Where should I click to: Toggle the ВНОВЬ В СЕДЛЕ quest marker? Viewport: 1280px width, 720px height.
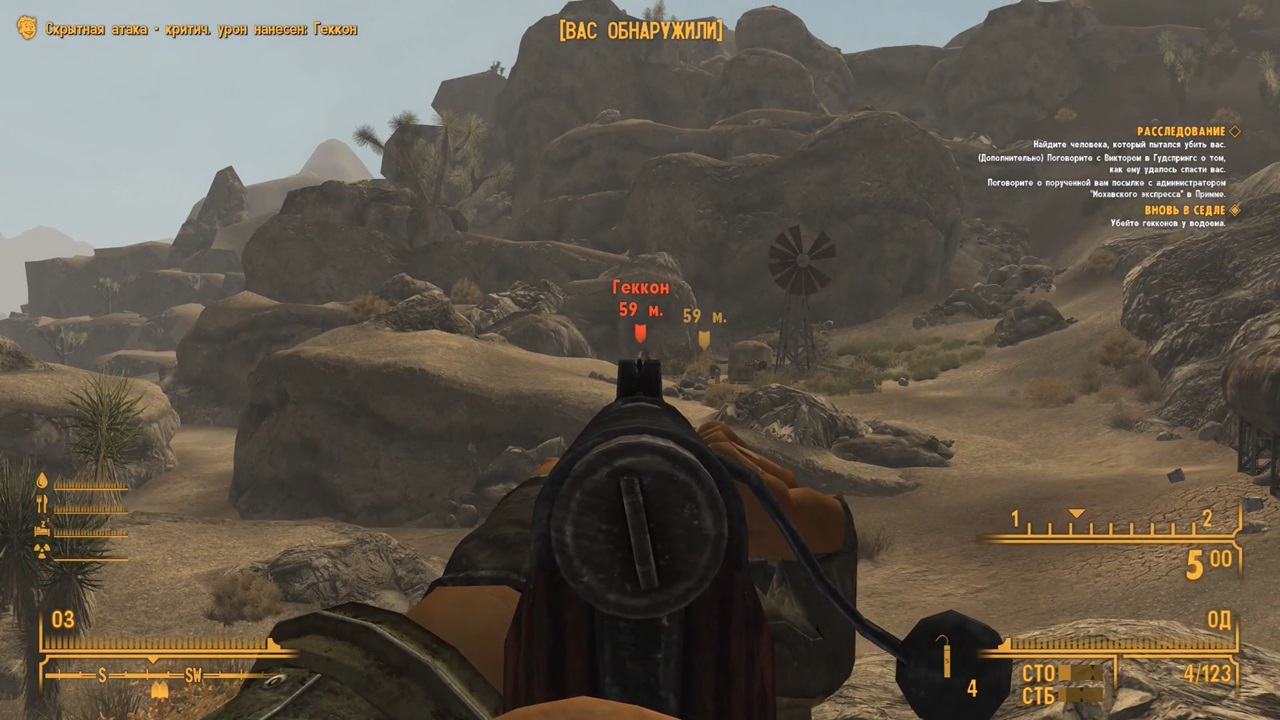click(x=1236, y=211)
